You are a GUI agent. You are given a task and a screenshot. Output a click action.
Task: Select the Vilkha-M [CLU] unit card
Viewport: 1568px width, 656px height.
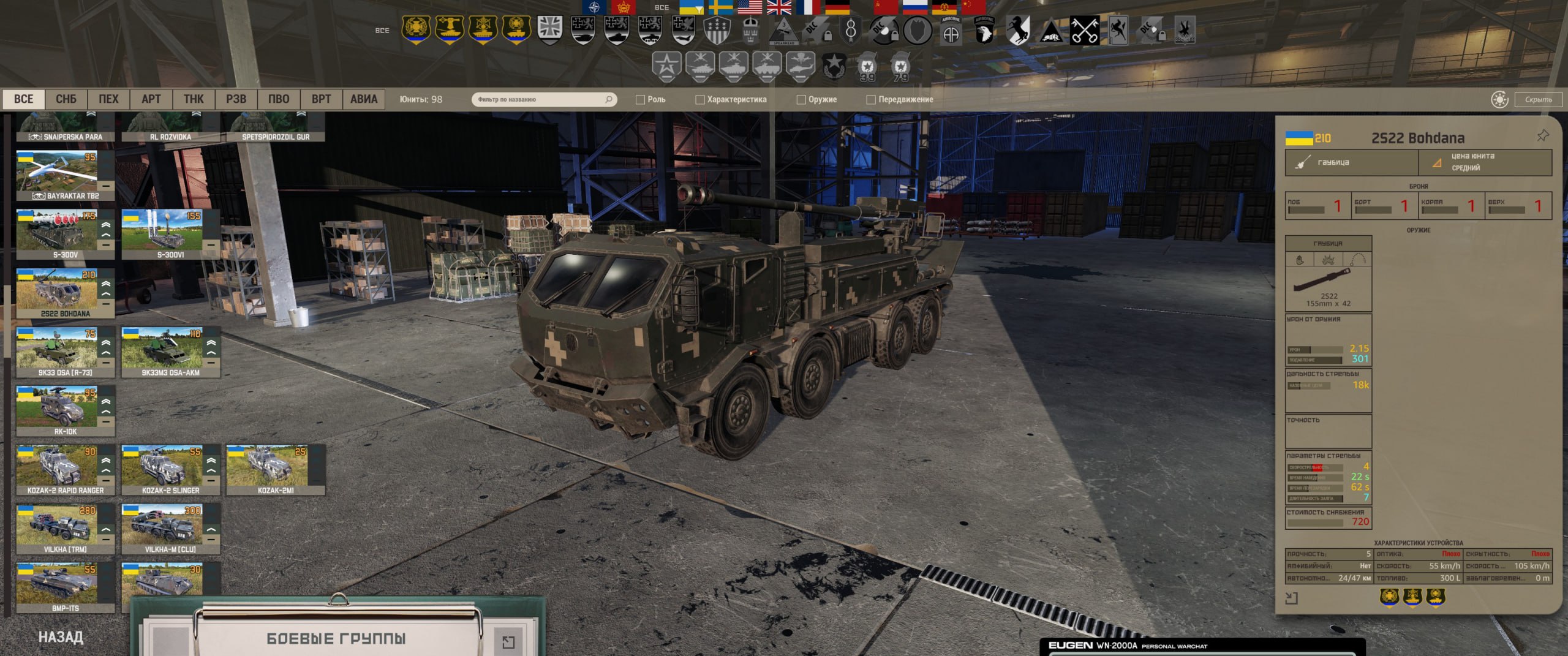pyautogui.click(x=170, y=529)
